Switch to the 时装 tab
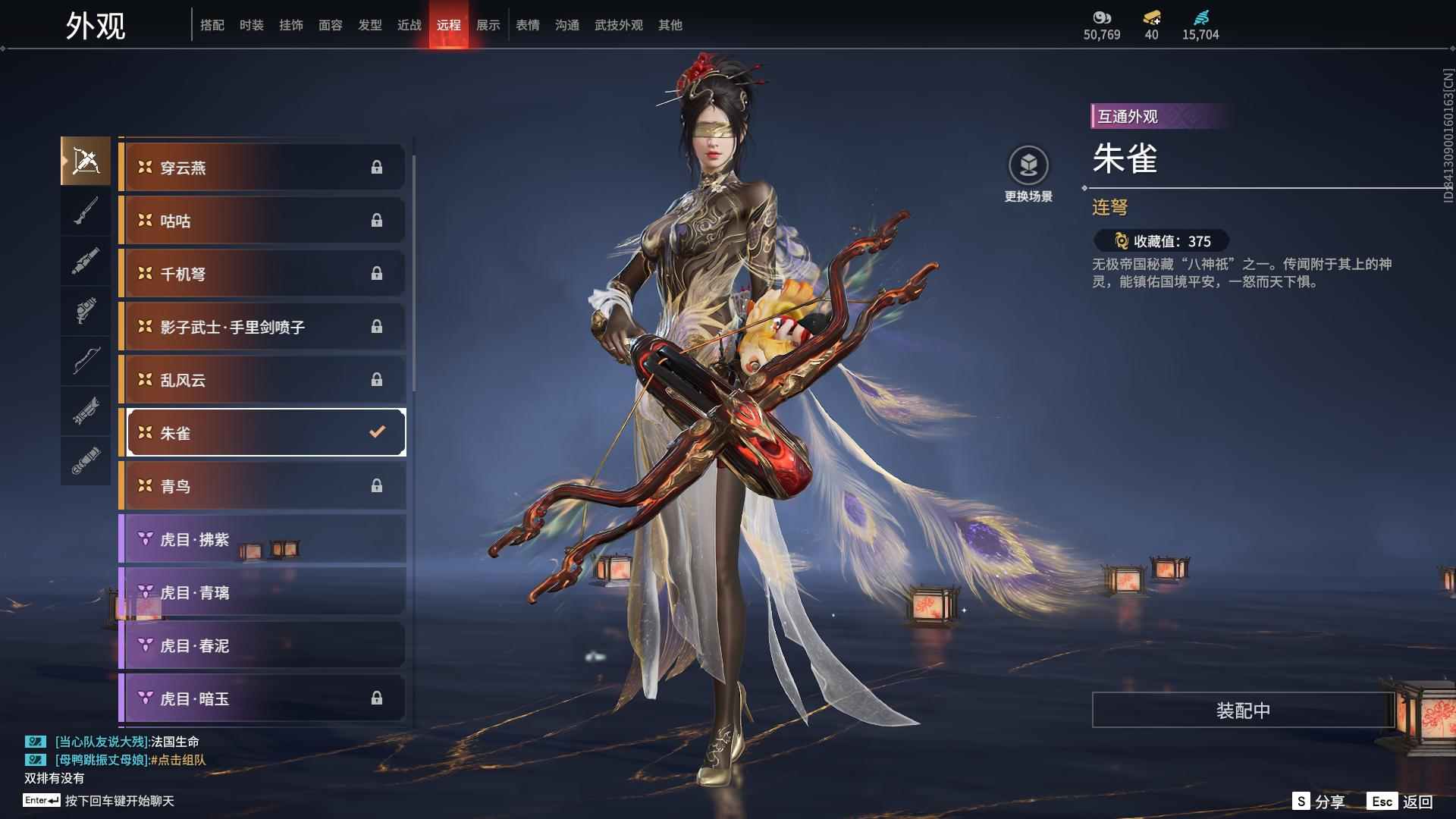Image resolution: width=1456 pixels, height=819 pixels. (252, 24)
